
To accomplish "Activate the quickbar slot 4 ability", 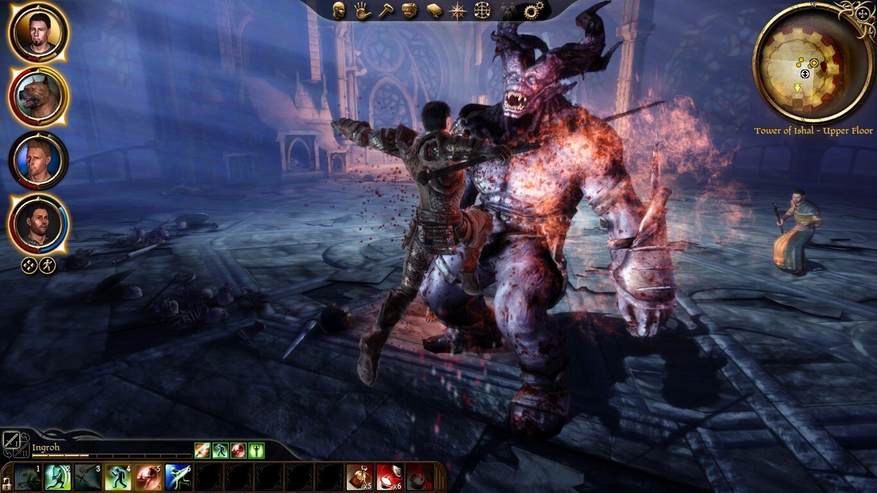I will 118,477.
